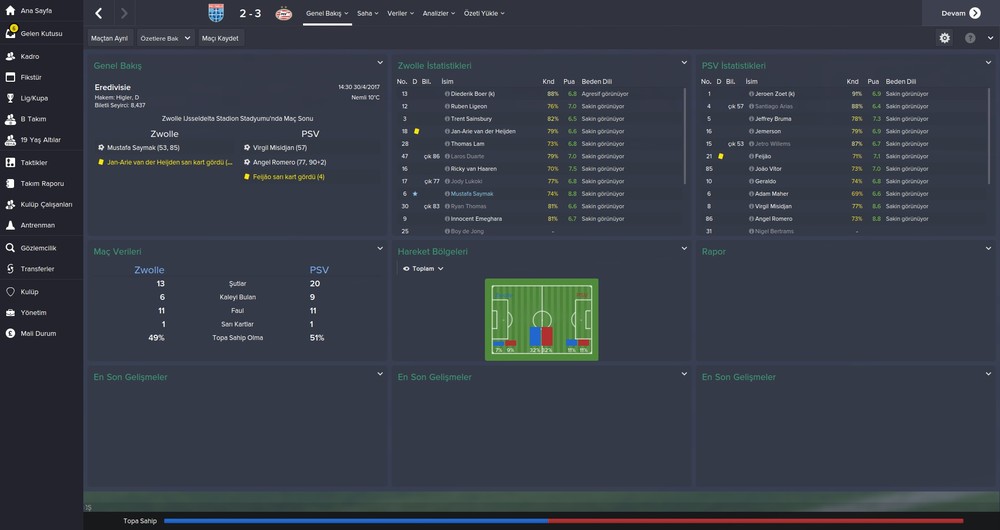Go back with the left arrow
Screen dimensions: 1000x530
point(98,13)
